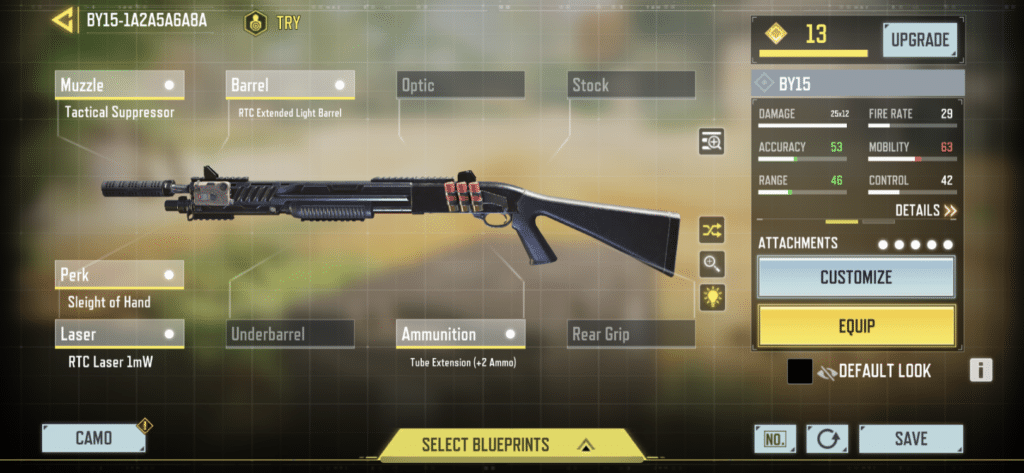Upgrade the weapon level

click(x=919, y=40)
